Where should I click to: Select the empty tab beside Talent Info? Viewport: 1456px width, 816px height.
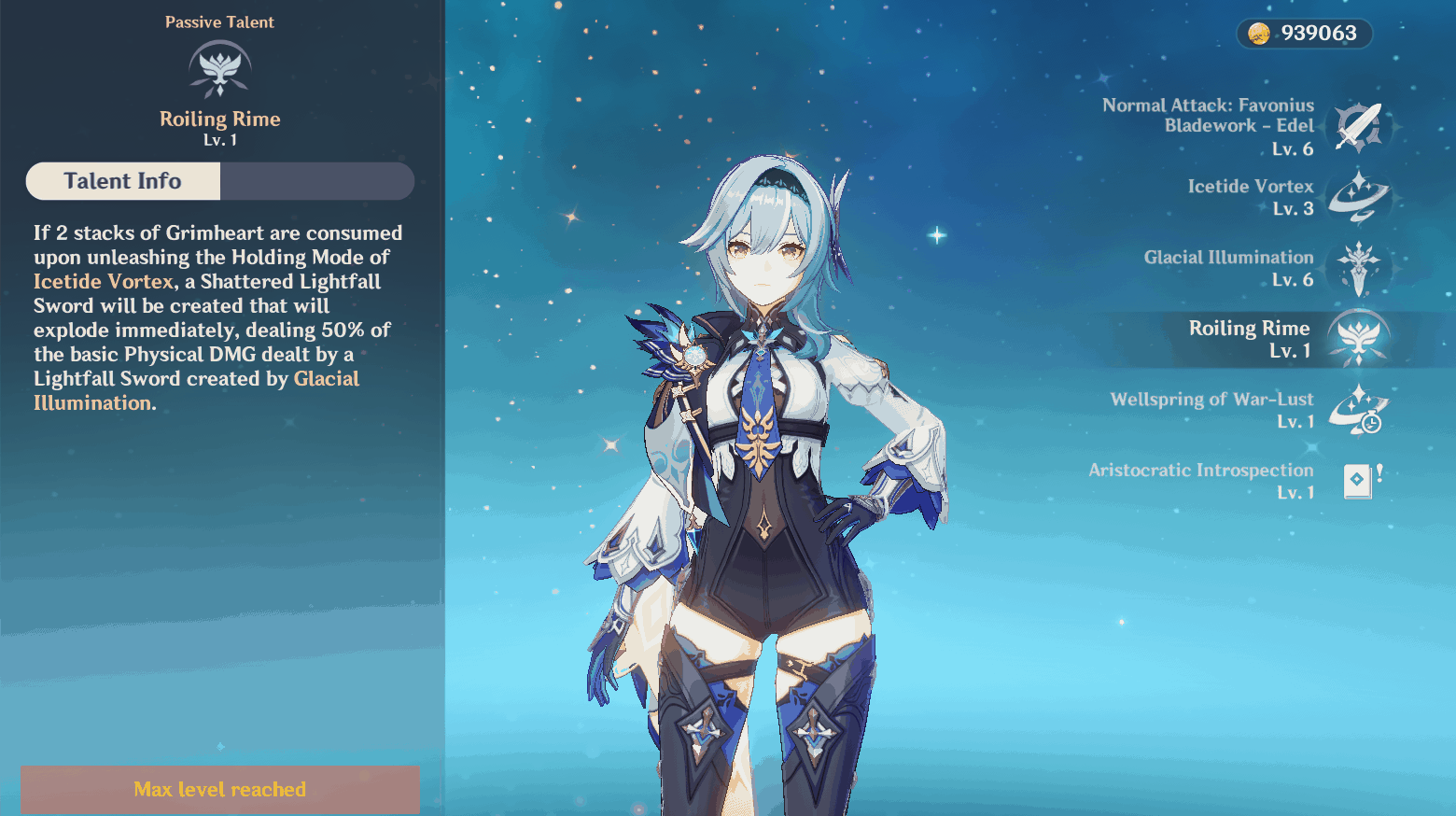click(x=317, y=181)
